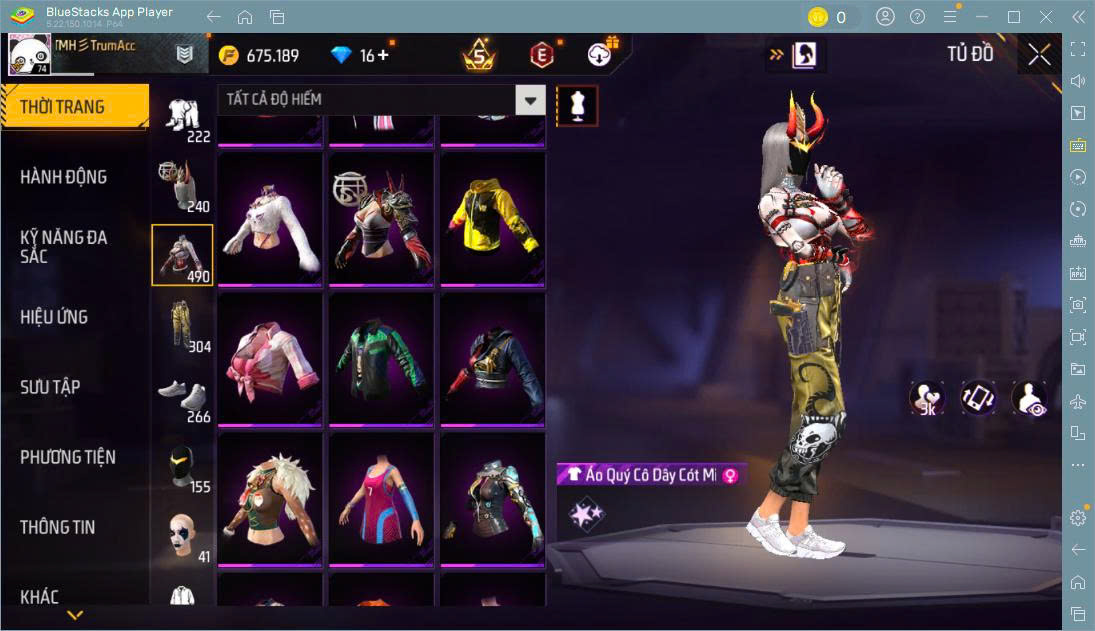Add more diamonds with the plus button
This screenshot has height=631, width=1095.
coord(383,55)
